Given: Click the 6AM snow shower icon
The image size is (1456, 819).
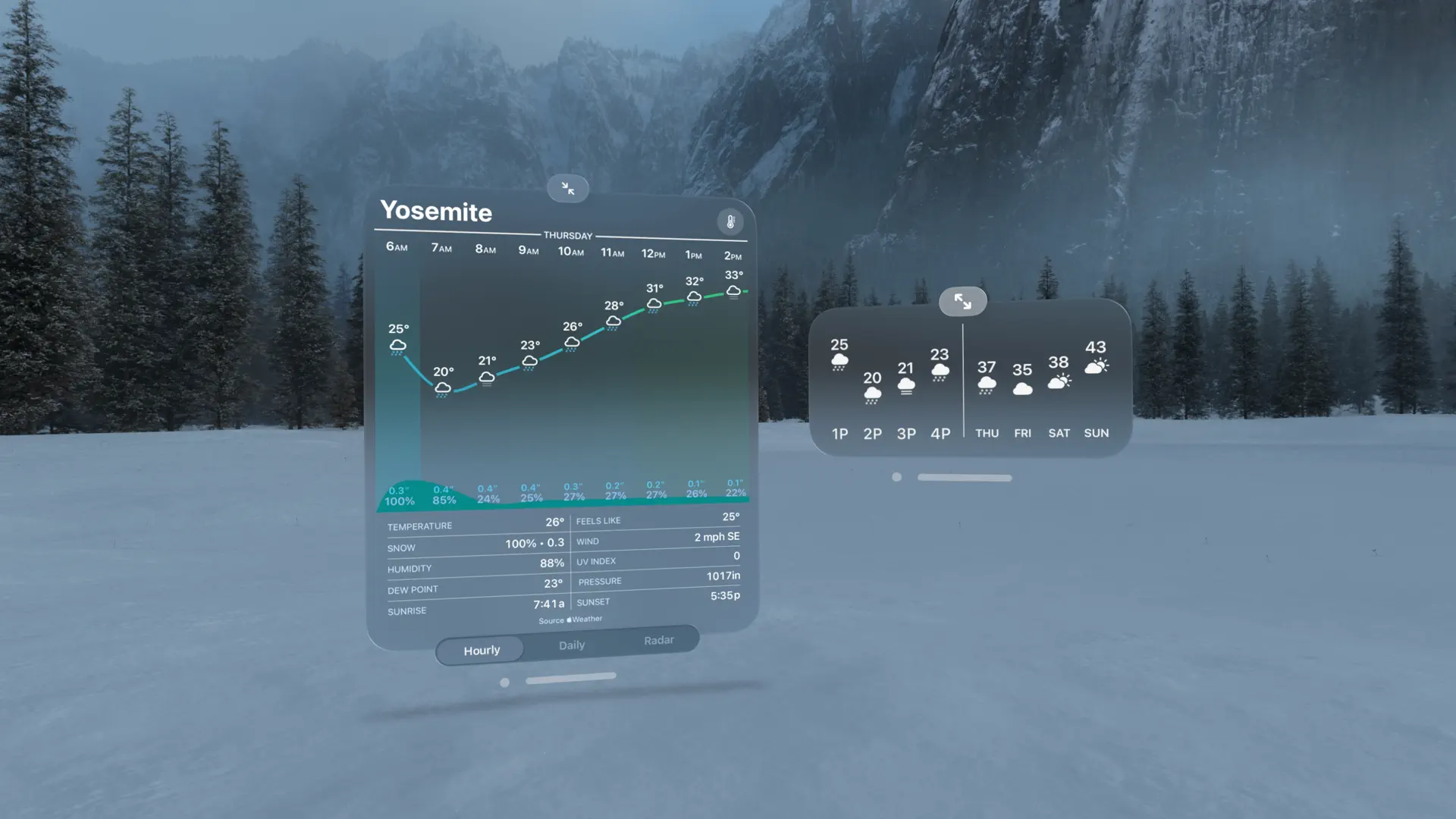Looking at the screenshot, I should (397, 346).
